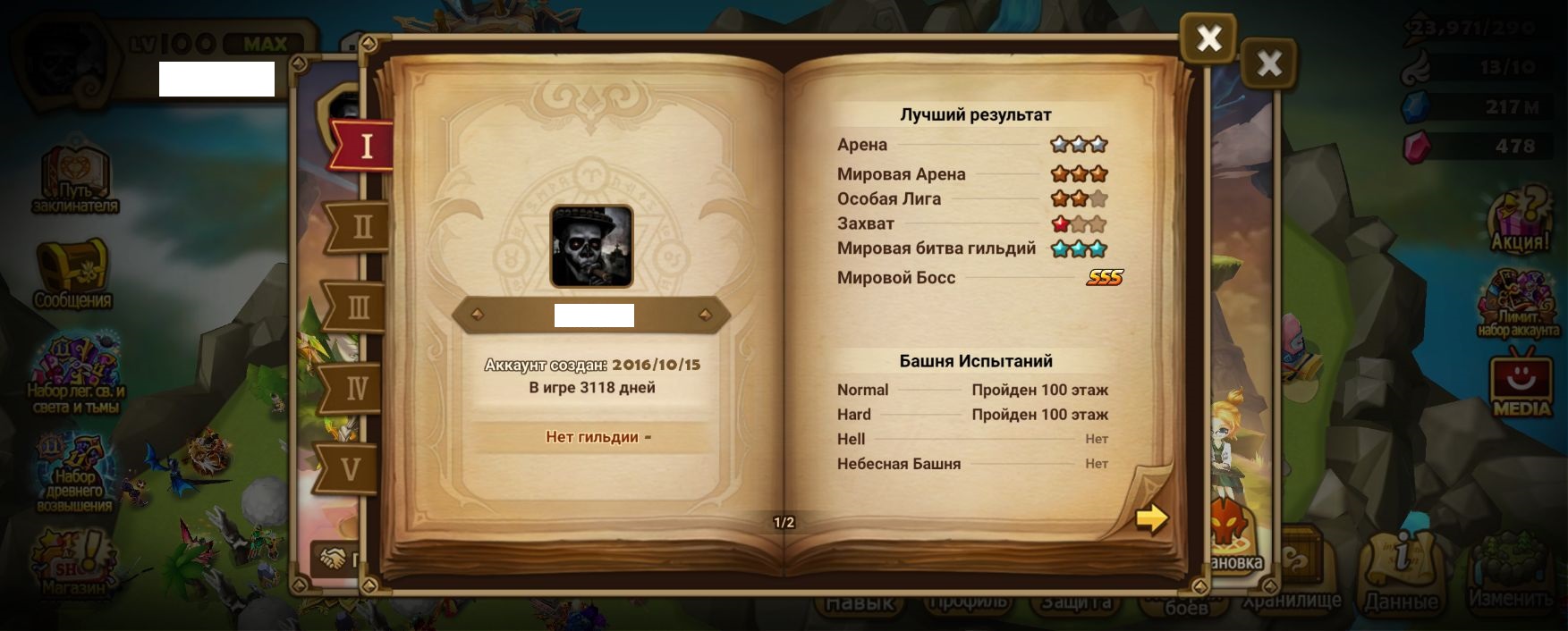The height and width of the screenshot is (631, 1568).
Task: Turn to the next page with yellow arrow
Action: tap(1151, 517)
